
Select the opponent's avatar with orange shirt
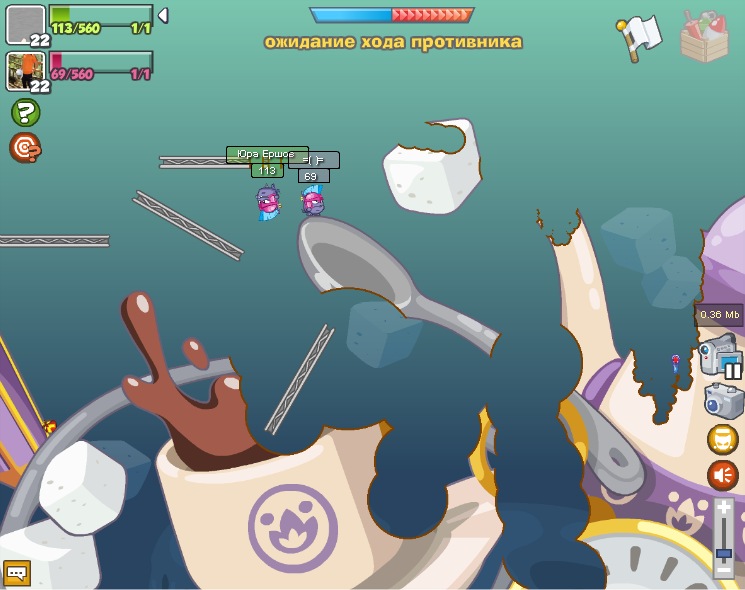click(x=25, y=71)
